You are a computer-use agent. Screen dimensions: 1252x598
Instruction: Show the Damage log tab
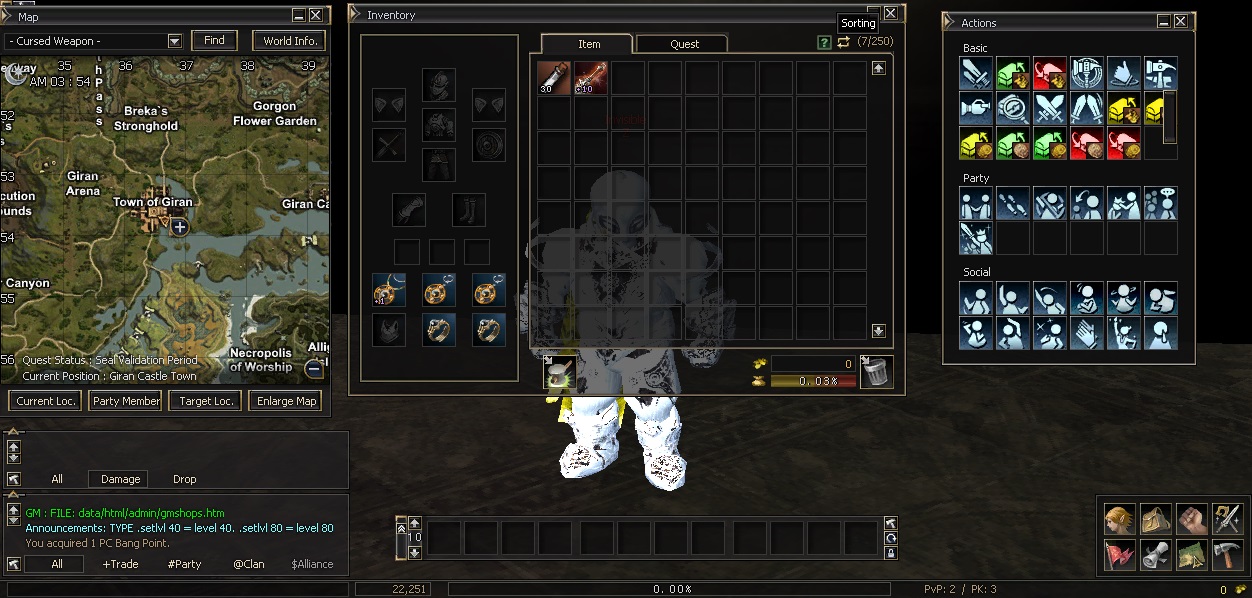[120, 479]
